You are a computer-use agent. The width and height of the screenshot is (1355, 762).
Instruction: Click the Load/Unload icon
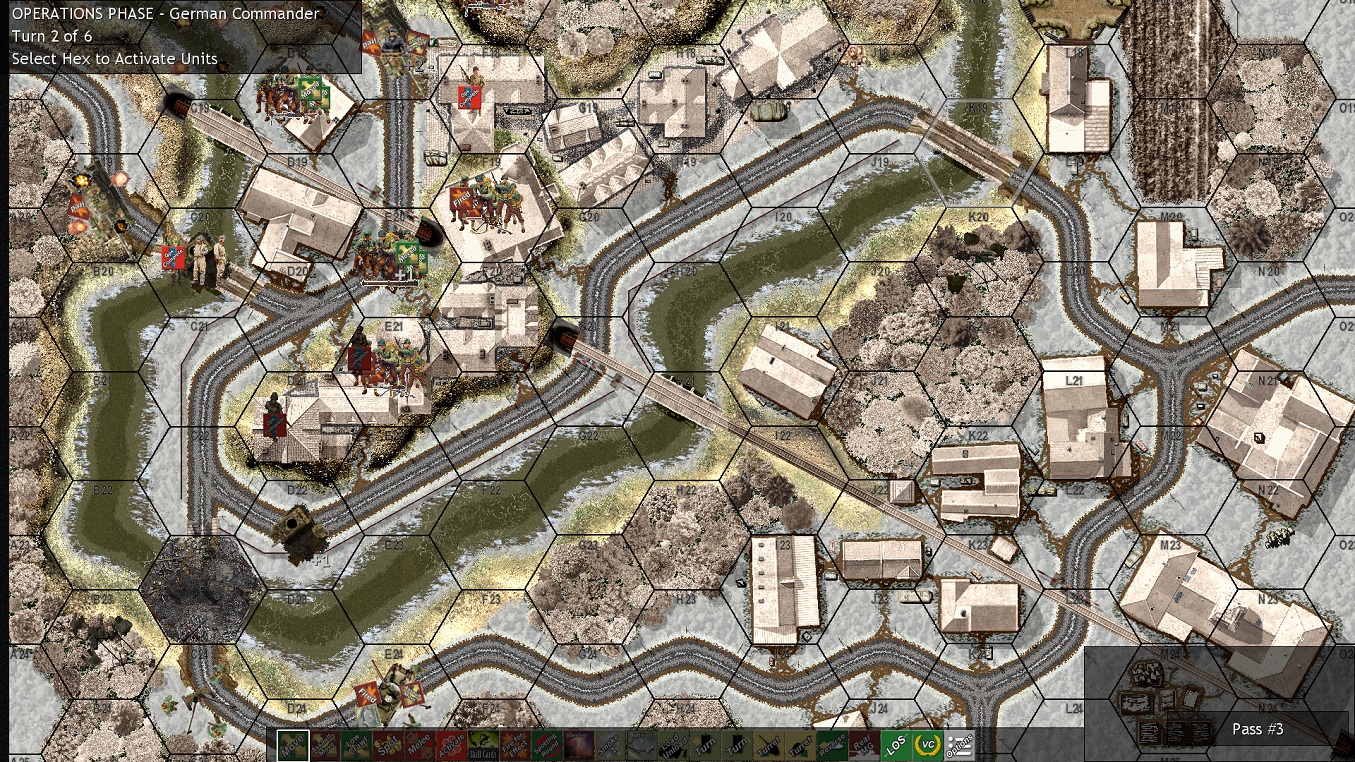click(673, 745)
